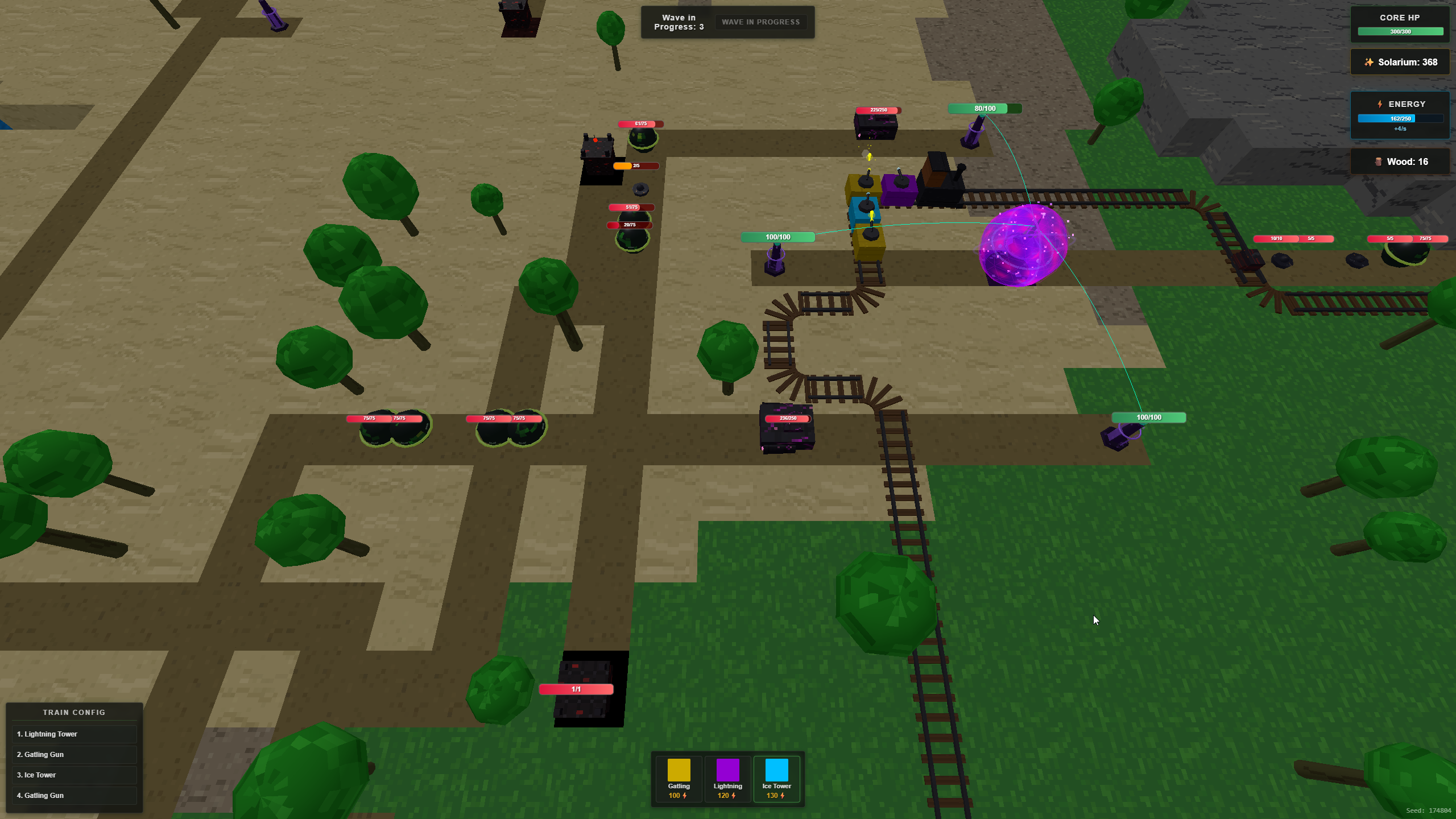Select '1. Lightning Tower' in Train Config
This screenshot has width=1456, height=819.
(74, 734)
